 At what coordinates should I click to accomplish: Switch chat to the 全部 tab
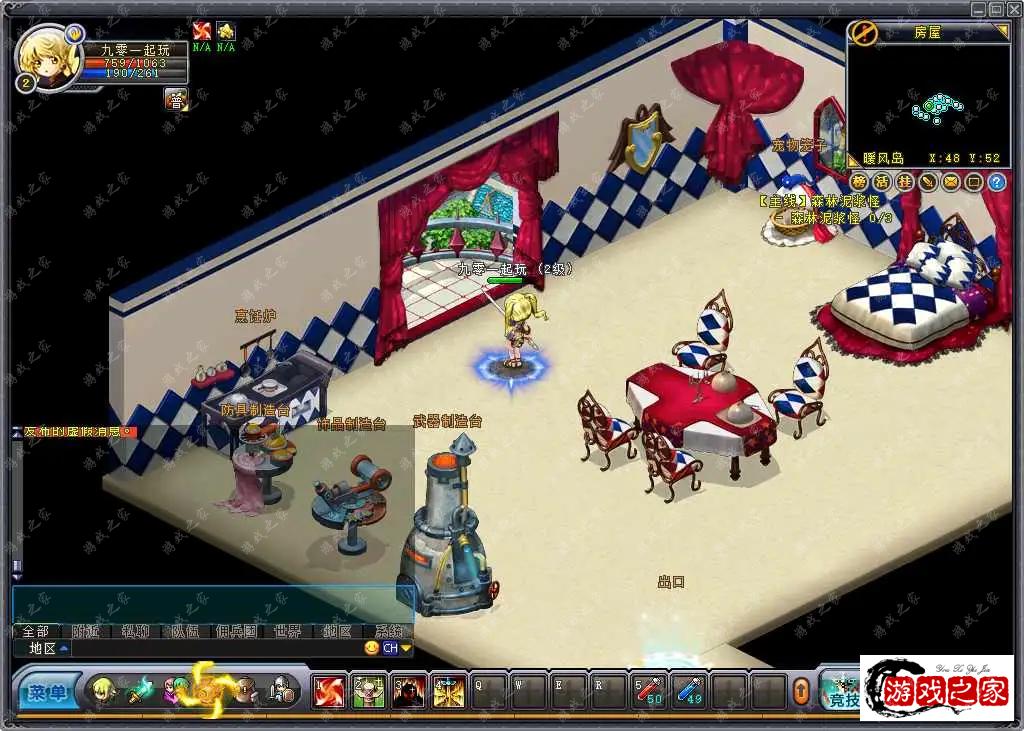click(x=36, y=631)
